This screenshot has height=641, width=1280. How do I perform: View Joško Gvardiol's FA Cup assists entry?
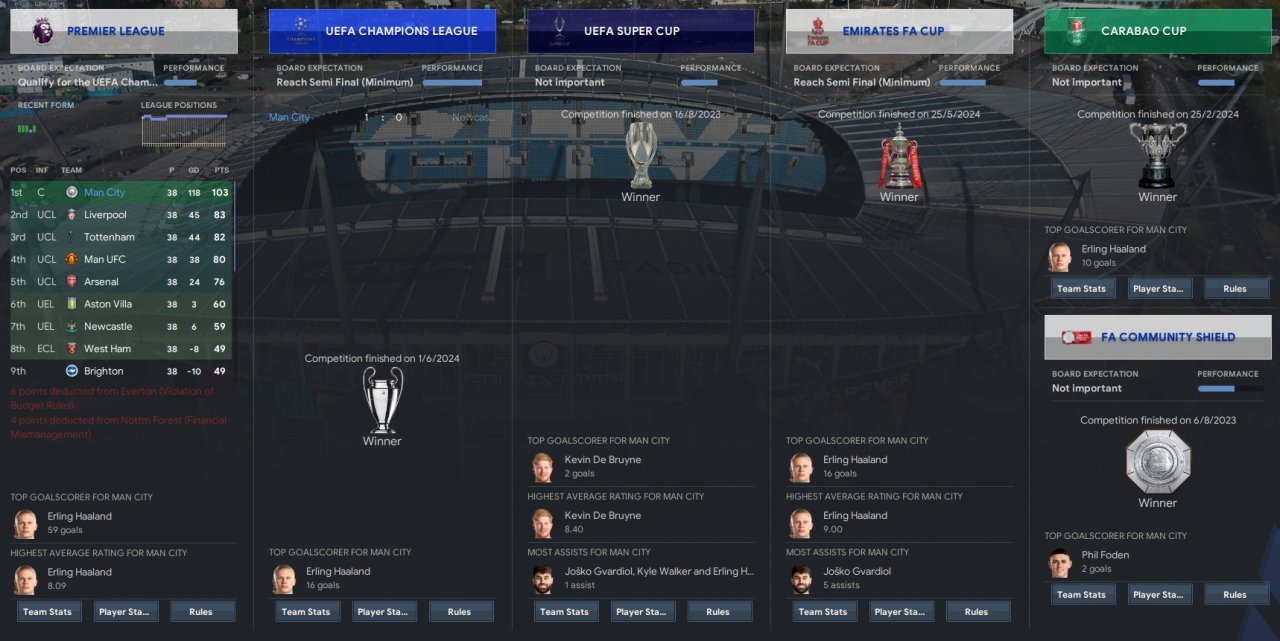[855, 572]
